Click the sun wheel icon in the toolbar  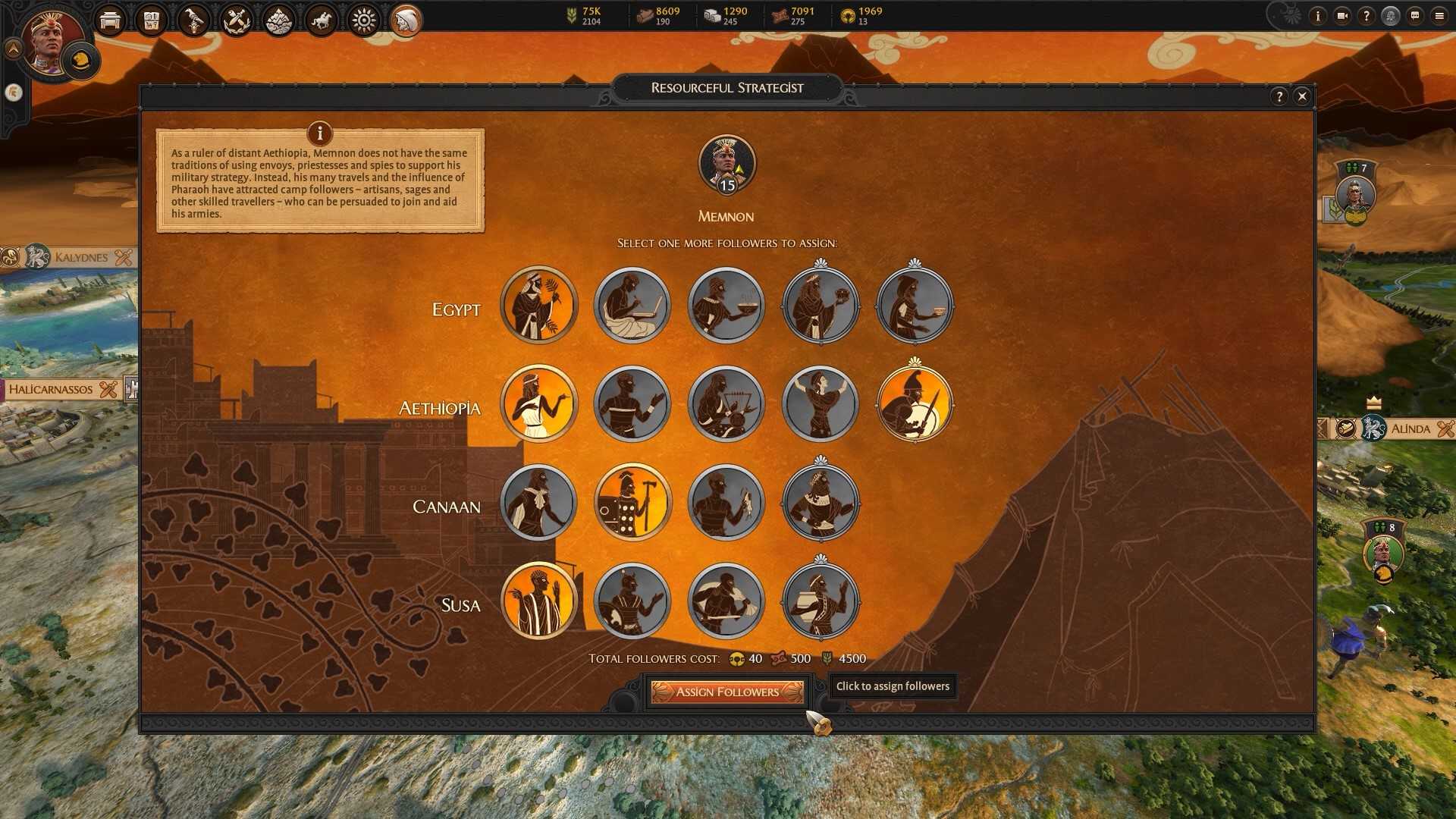pos(364,20)
